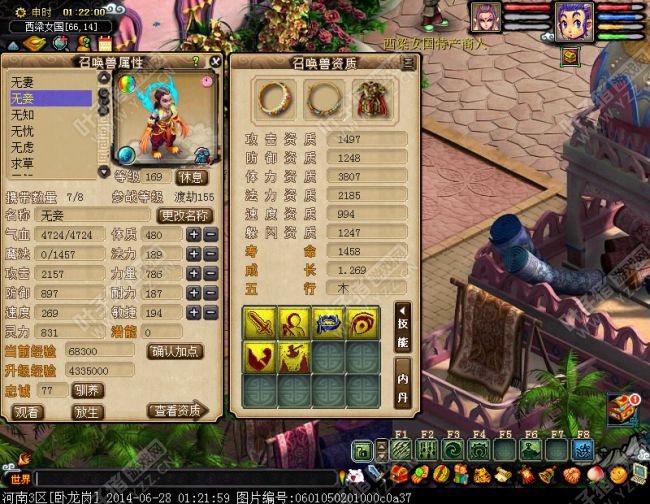Release the pet with 放生 button
This screenshot has height=504, width=650.
(x=87, y=411)
